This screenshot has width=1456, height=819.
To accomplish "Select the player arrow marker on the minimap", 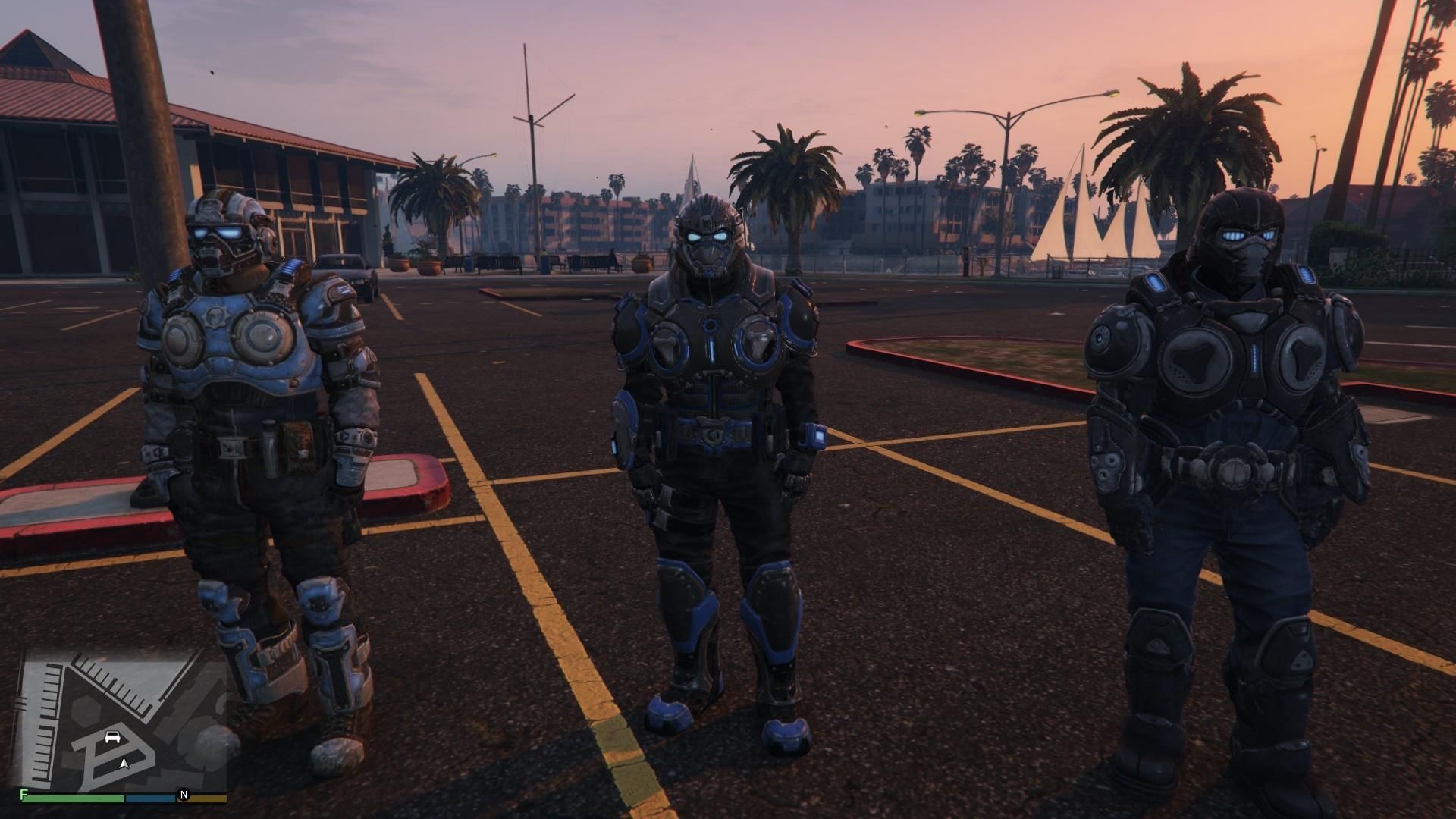I will click(x=124, y=763).
